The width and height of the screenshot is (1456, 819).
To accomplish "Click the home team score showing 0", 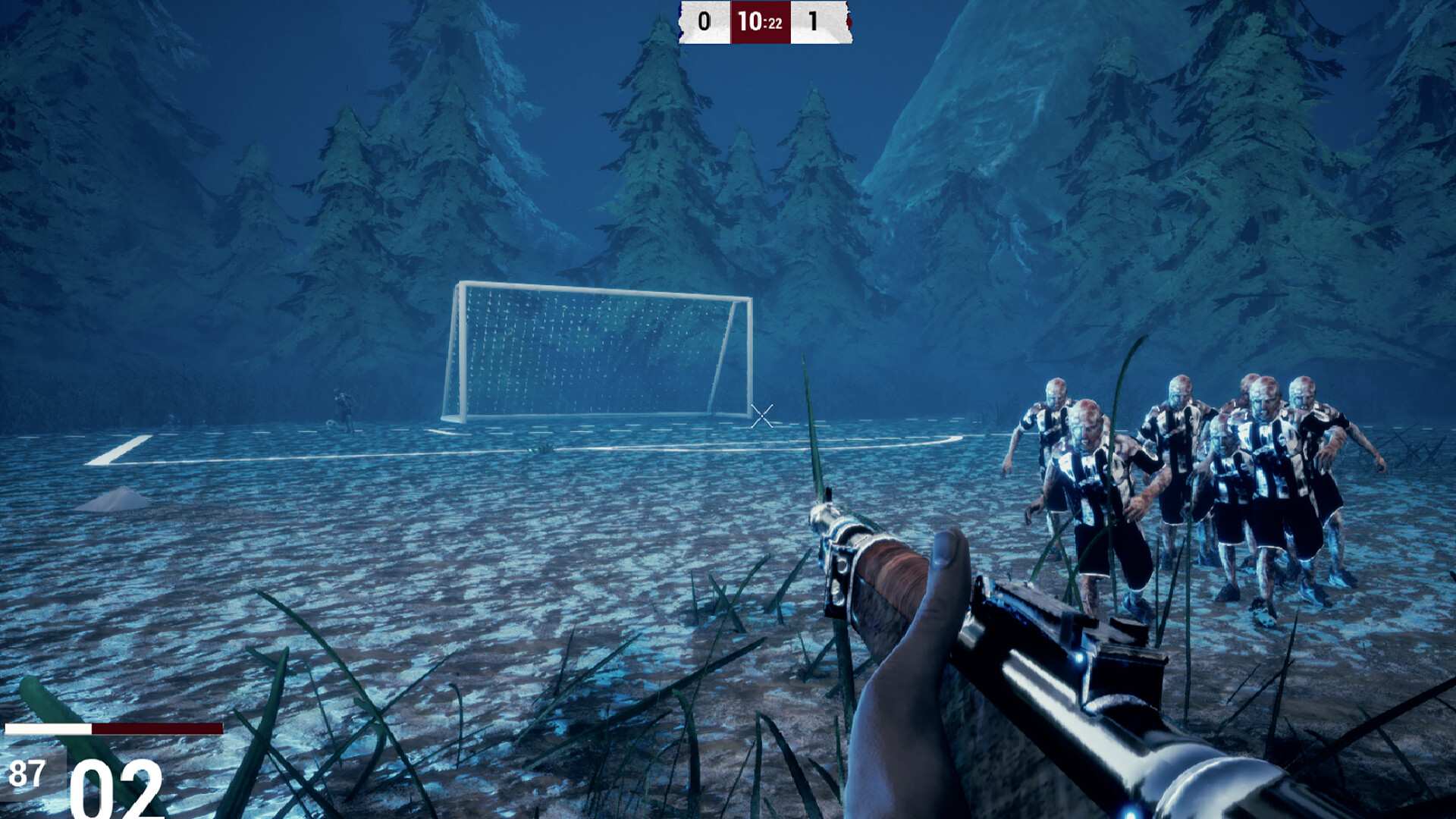I will pyautogui.click(x=704, y=21).
